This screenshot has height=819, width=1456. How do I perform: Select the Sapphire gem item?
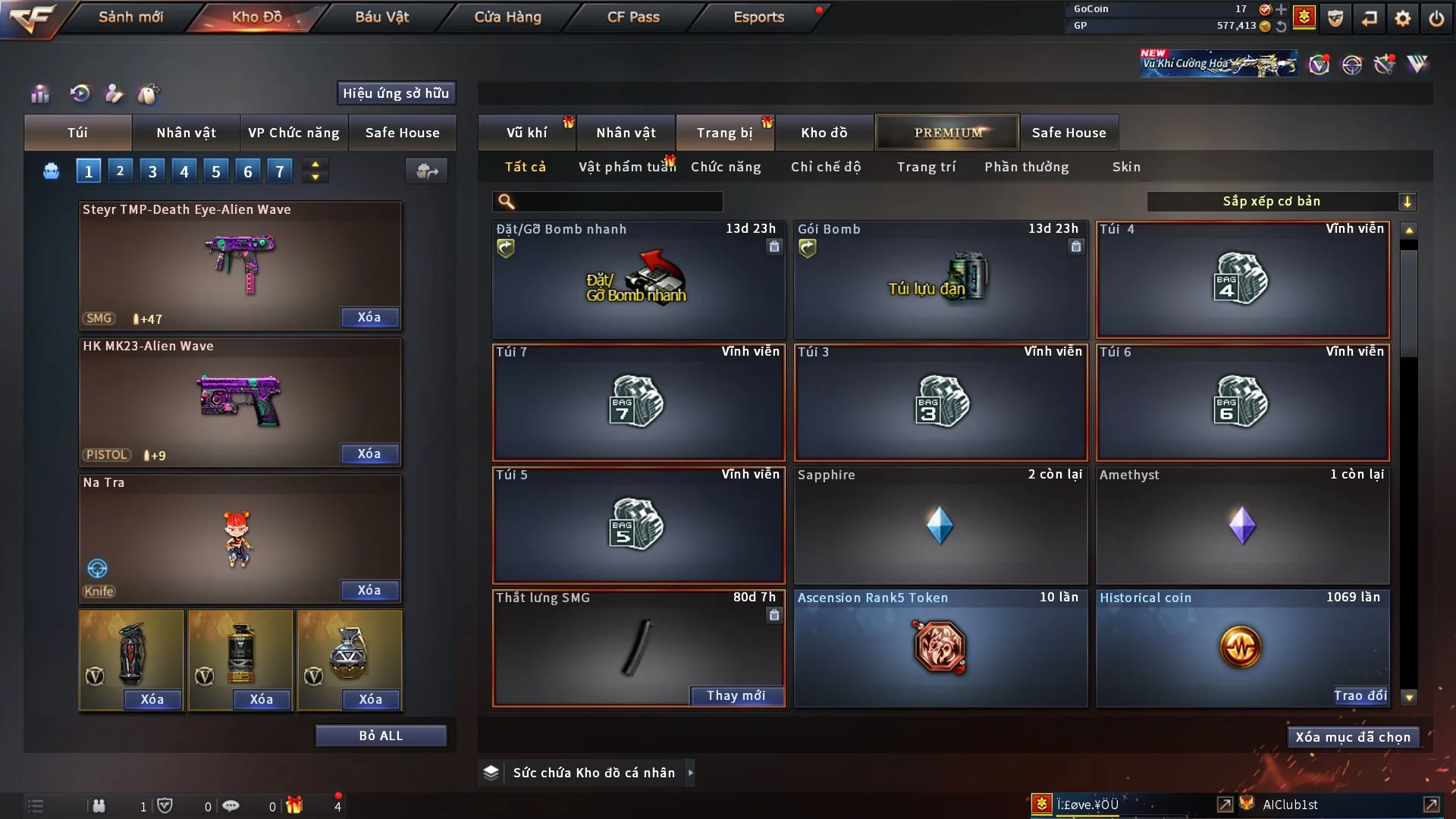coord(940,526)
